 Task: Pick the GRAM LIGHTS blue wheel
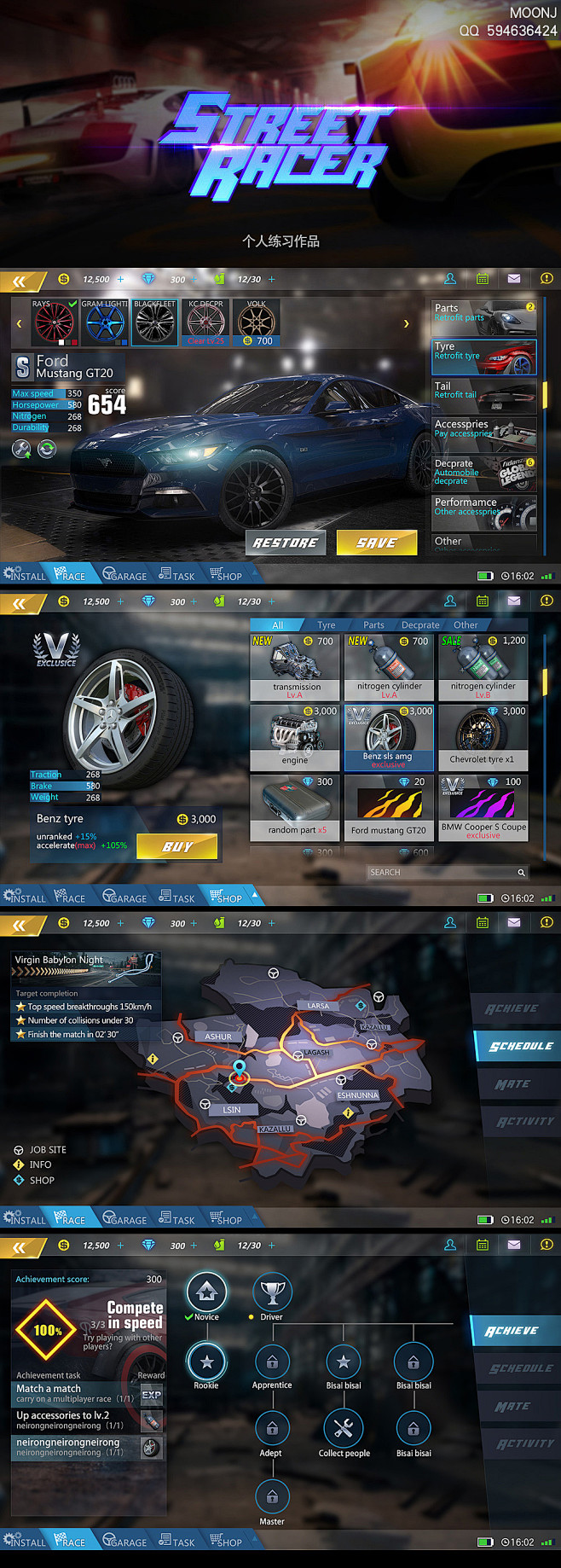[104, 322]
